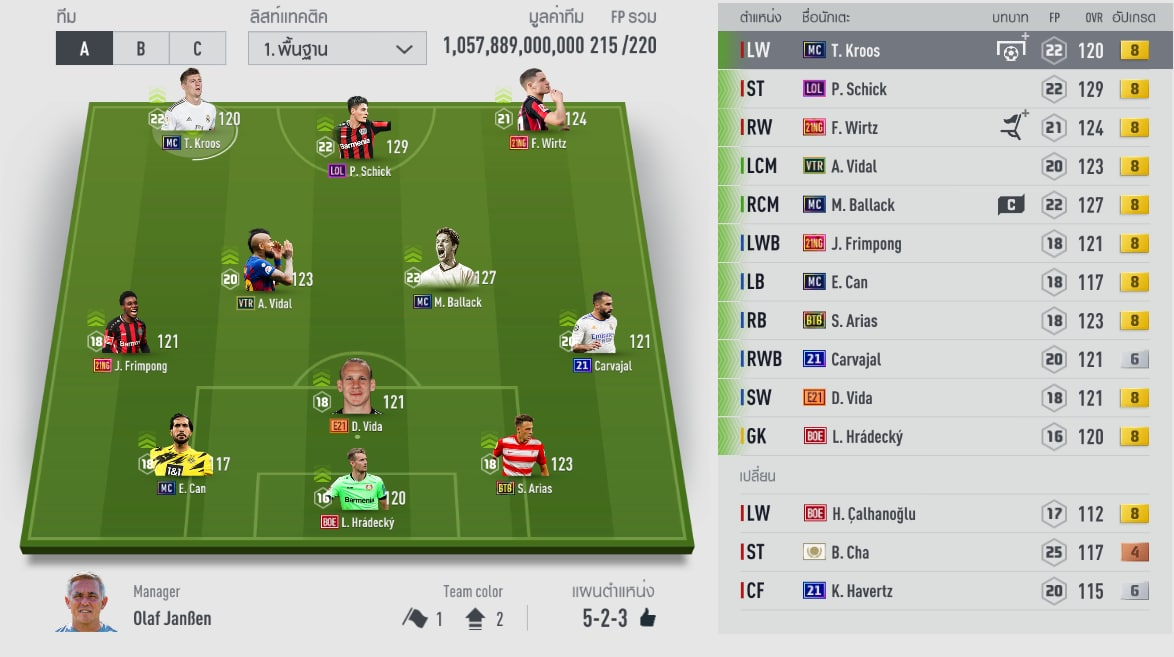
Task: Select T. Kroos on the pitch
Action: 190,106
